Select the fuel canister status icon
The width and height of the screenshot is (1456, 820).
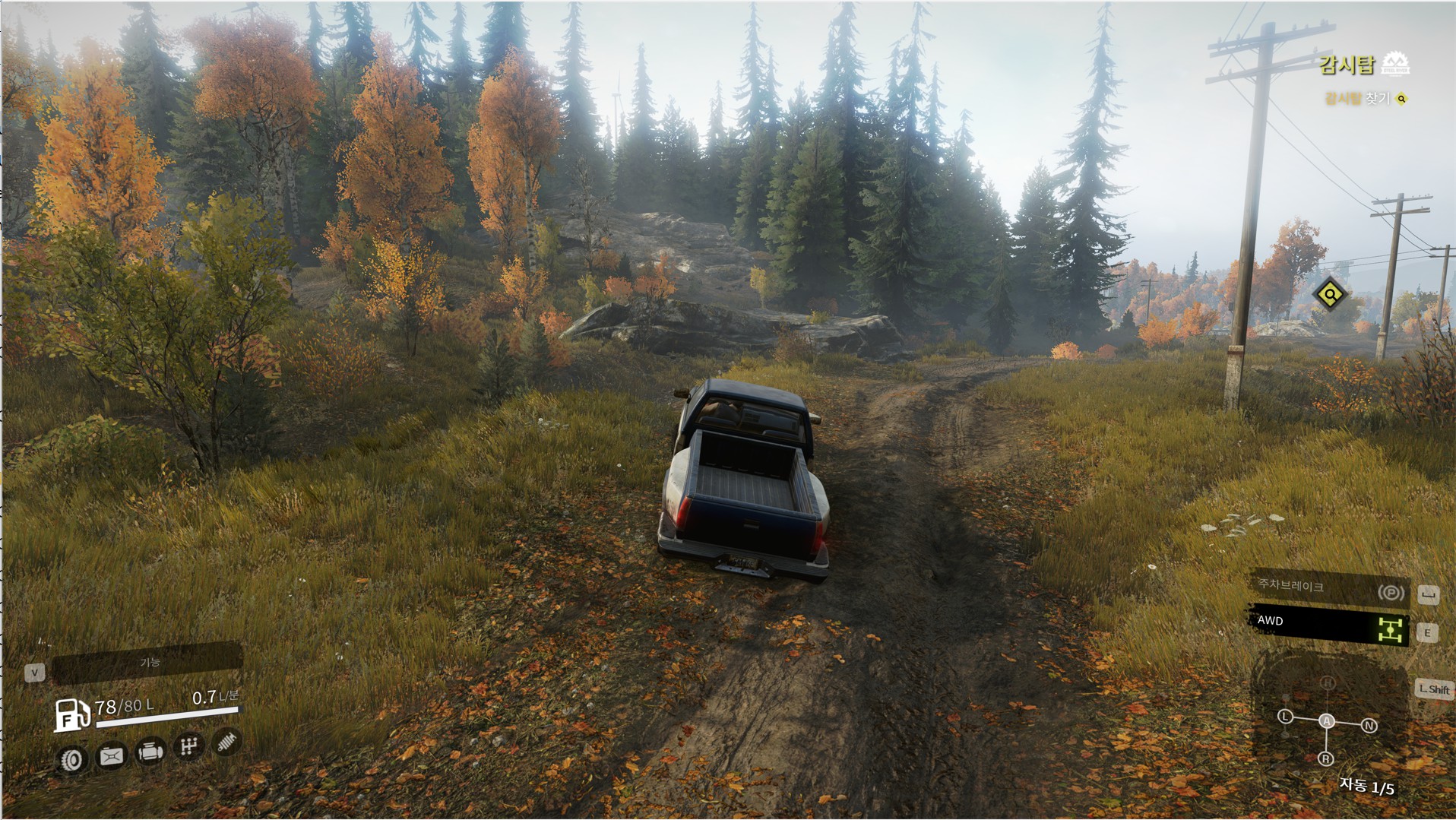click(111, 755)
